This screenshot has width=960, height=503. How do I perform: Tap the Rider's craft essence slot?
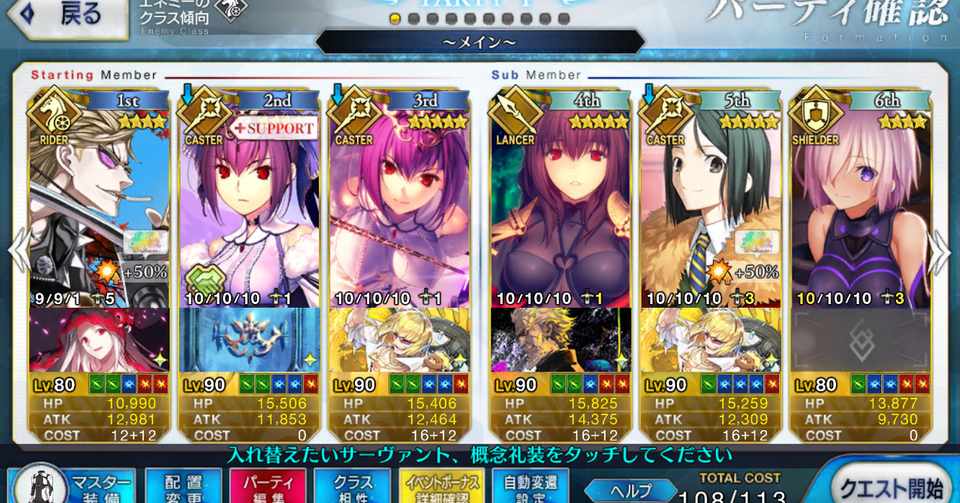coord(100,340)
